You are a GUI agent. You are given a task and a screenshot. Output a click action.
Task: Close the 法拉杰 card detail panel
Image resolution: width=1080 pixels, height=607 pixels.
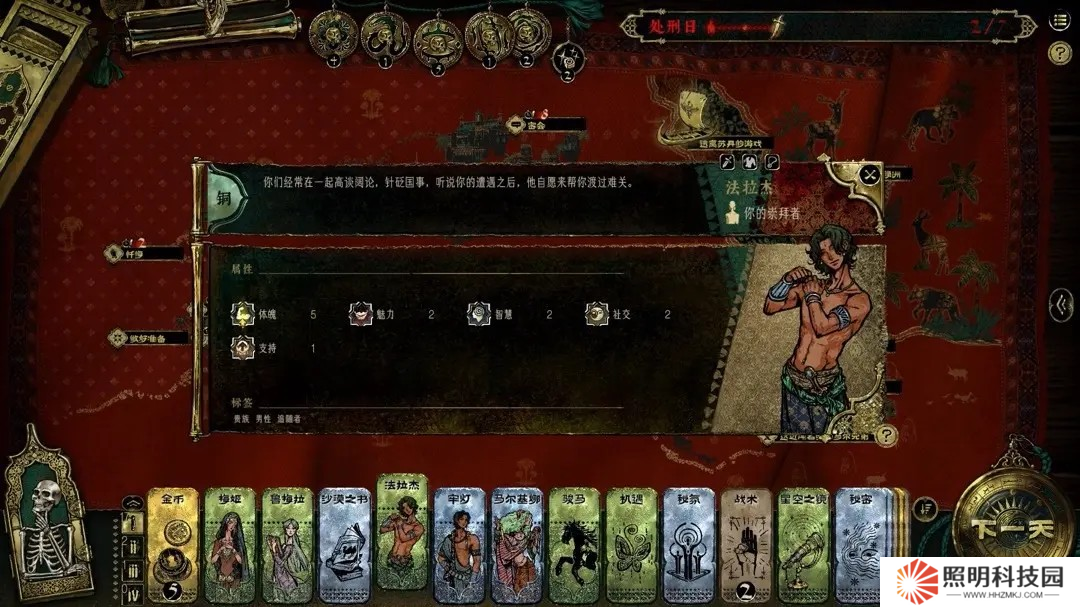pyautogui.click(x=870, y=175)
